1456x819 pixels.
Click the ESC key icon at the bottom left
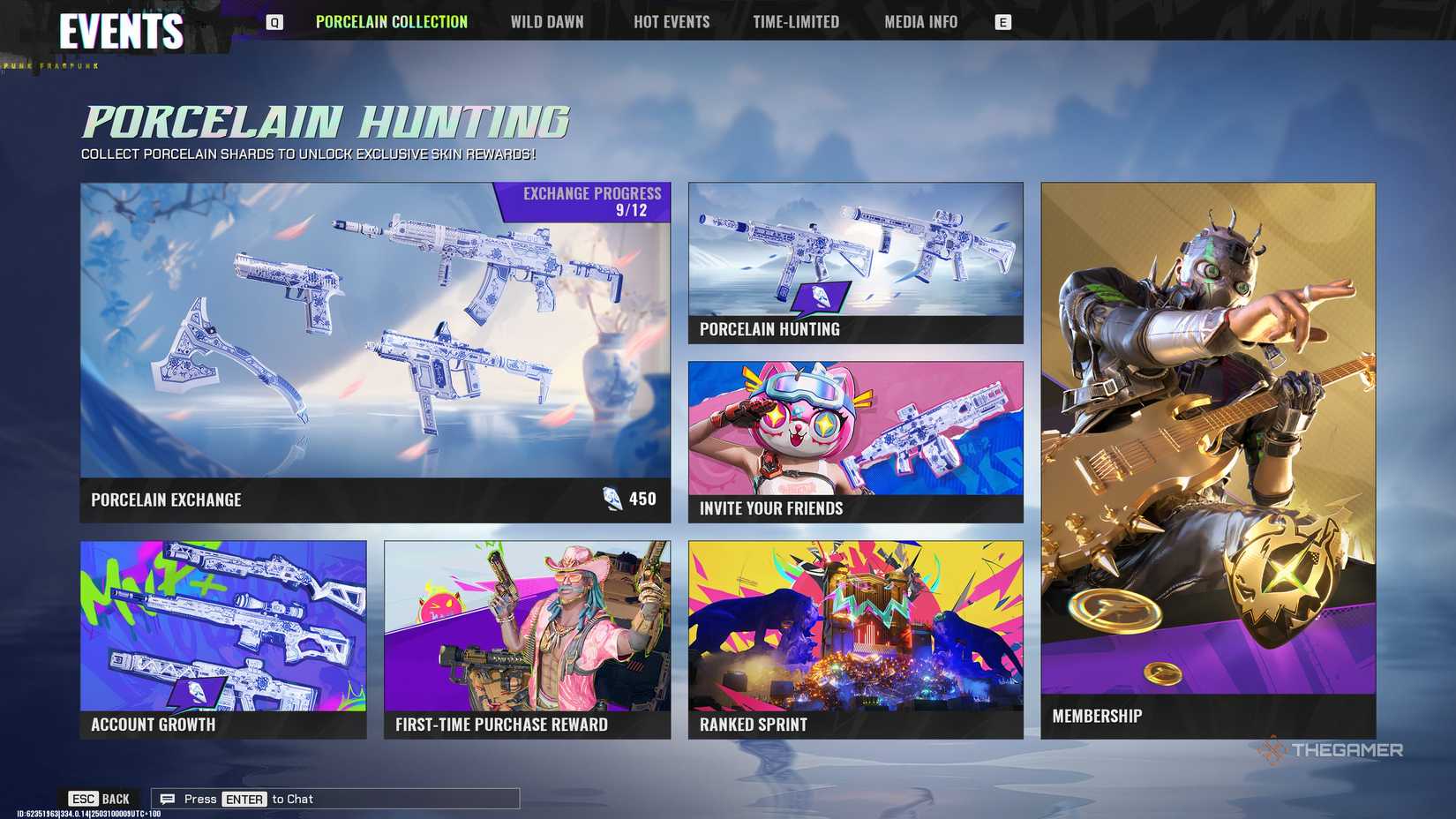click(85, 798)
